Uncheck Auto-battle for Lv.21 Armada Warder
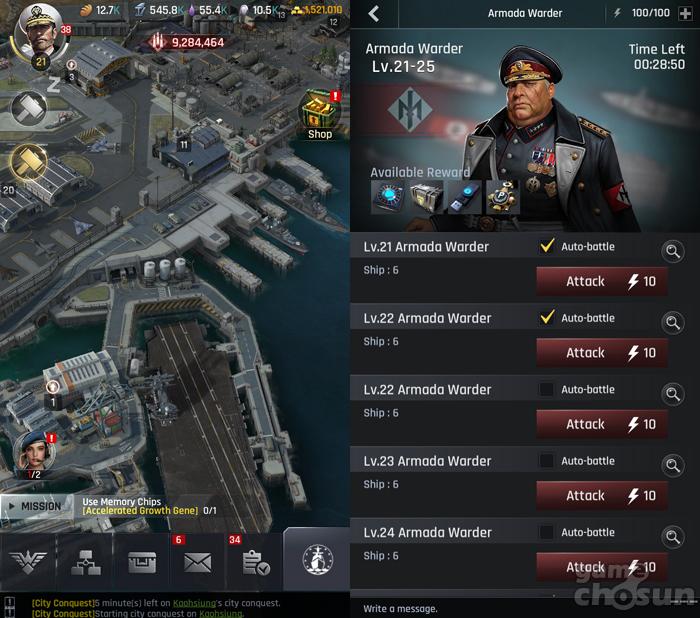This screenshot has width=700, height=618. tap(547, 246)
